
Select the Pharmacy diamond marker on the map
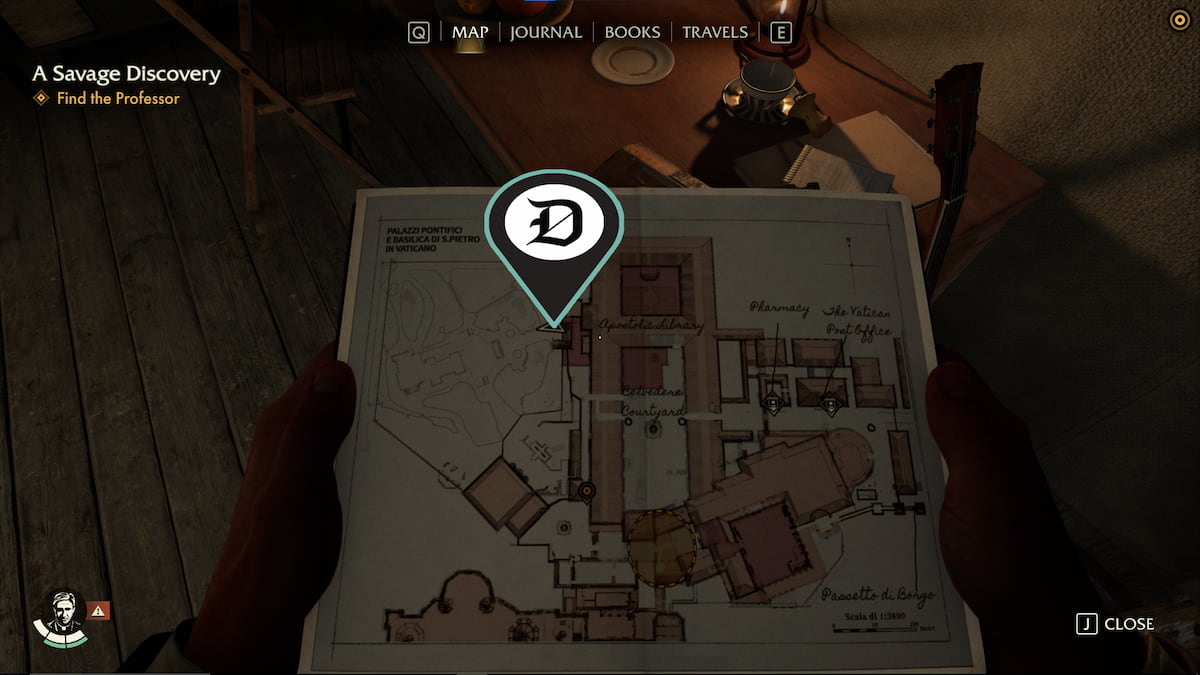772,403
